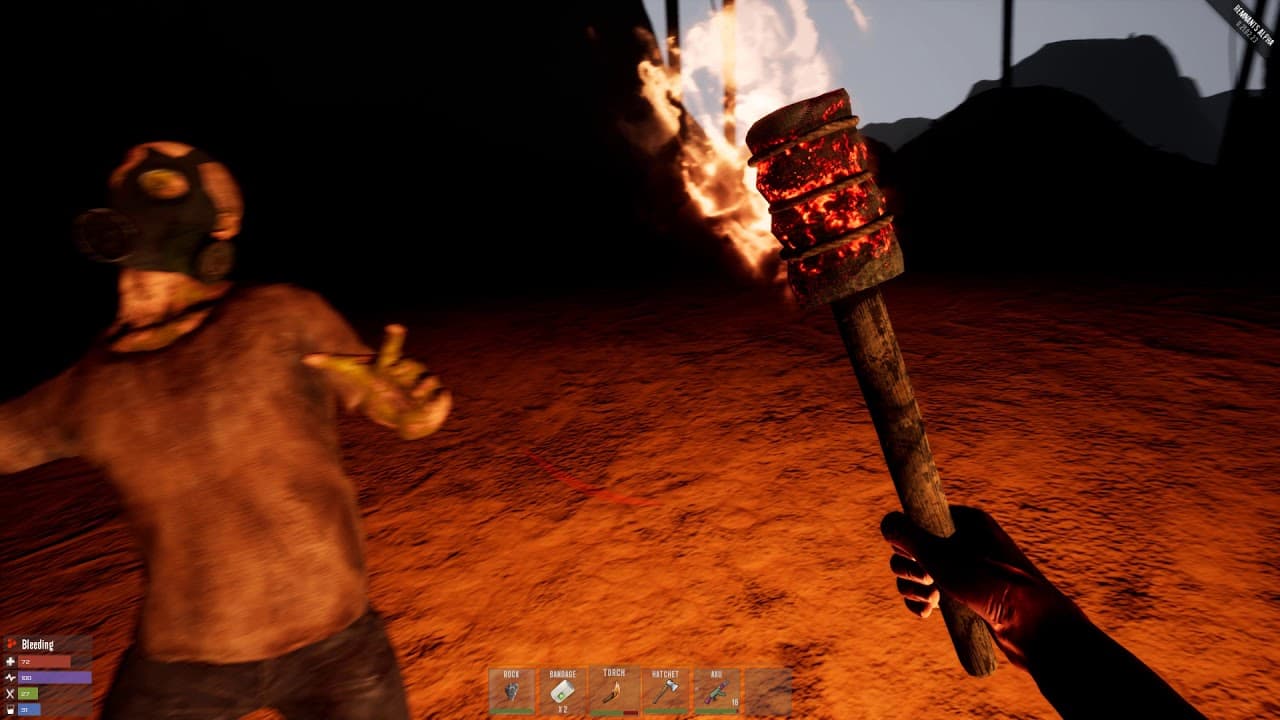Click the Bleeding status text label

click(x=40, y=643)
